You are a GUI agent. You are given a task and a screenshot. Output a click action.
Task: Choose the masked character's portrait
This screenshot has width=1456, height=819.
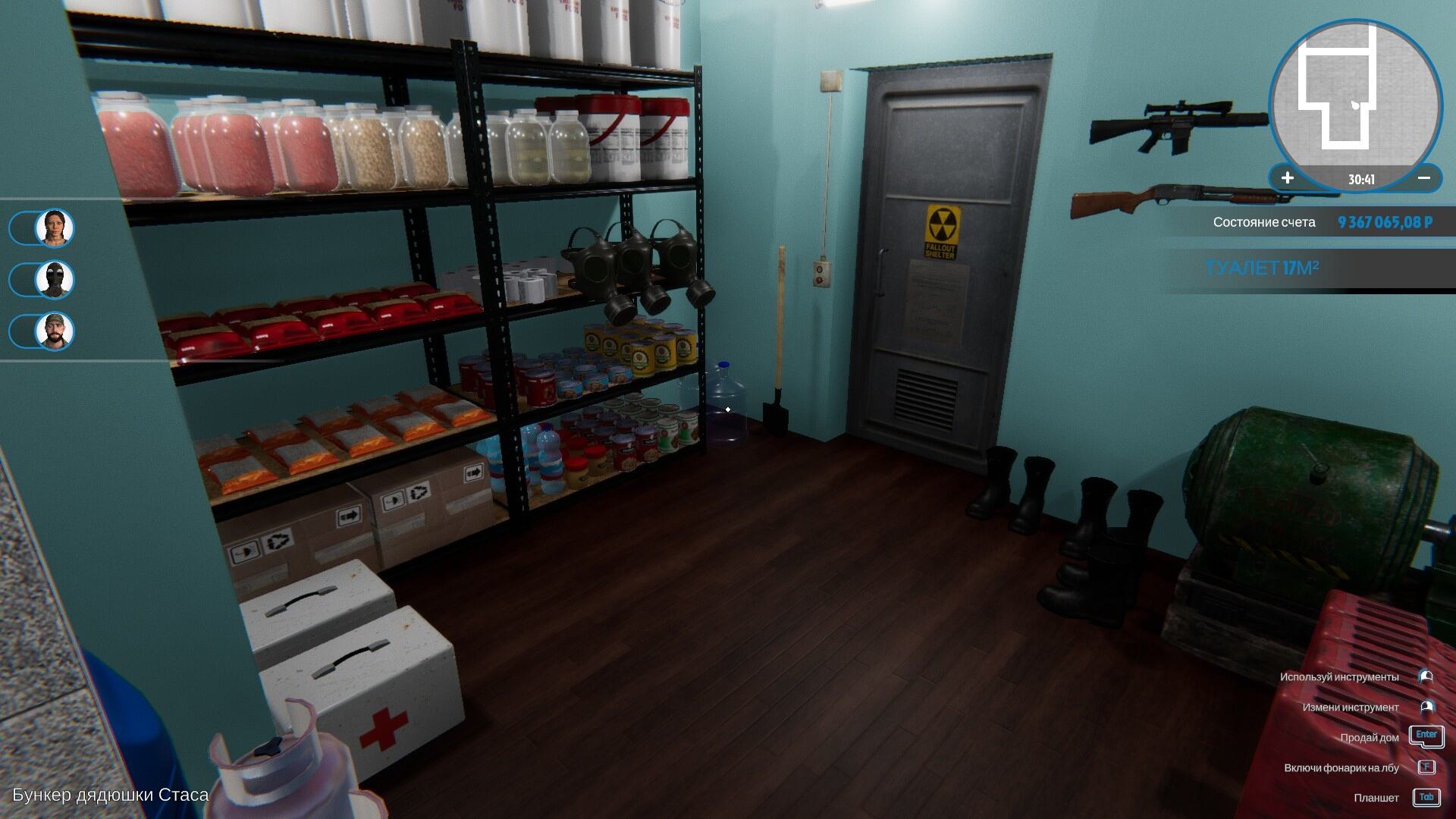pos(55,280)
